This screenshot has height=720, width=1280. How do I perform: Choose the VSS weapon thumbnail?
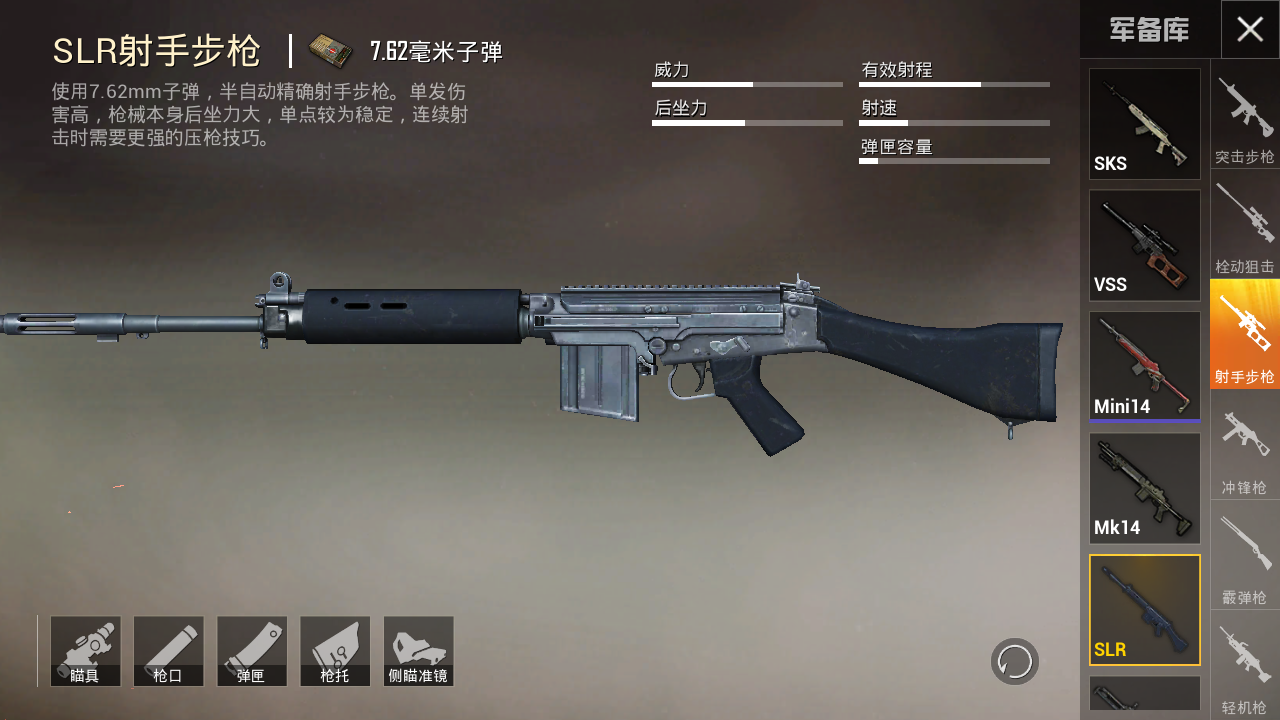1144,245
